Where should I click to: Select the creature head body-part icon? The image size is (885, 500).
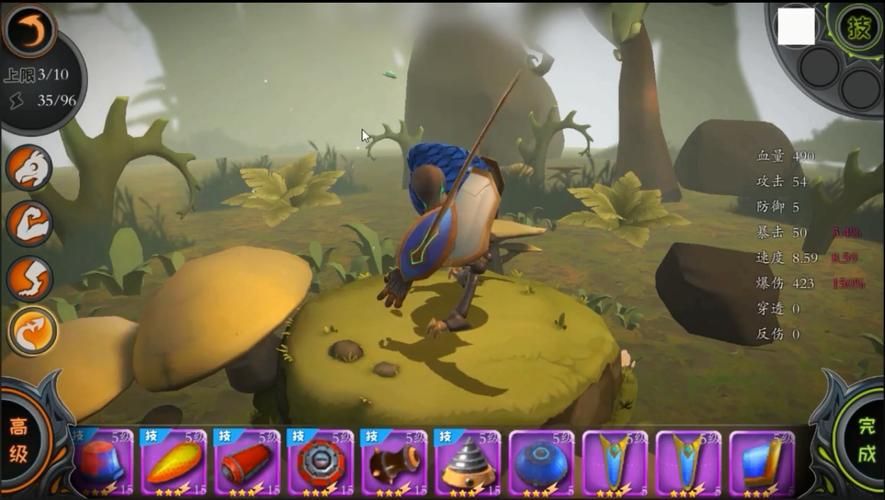pos(29,167)
